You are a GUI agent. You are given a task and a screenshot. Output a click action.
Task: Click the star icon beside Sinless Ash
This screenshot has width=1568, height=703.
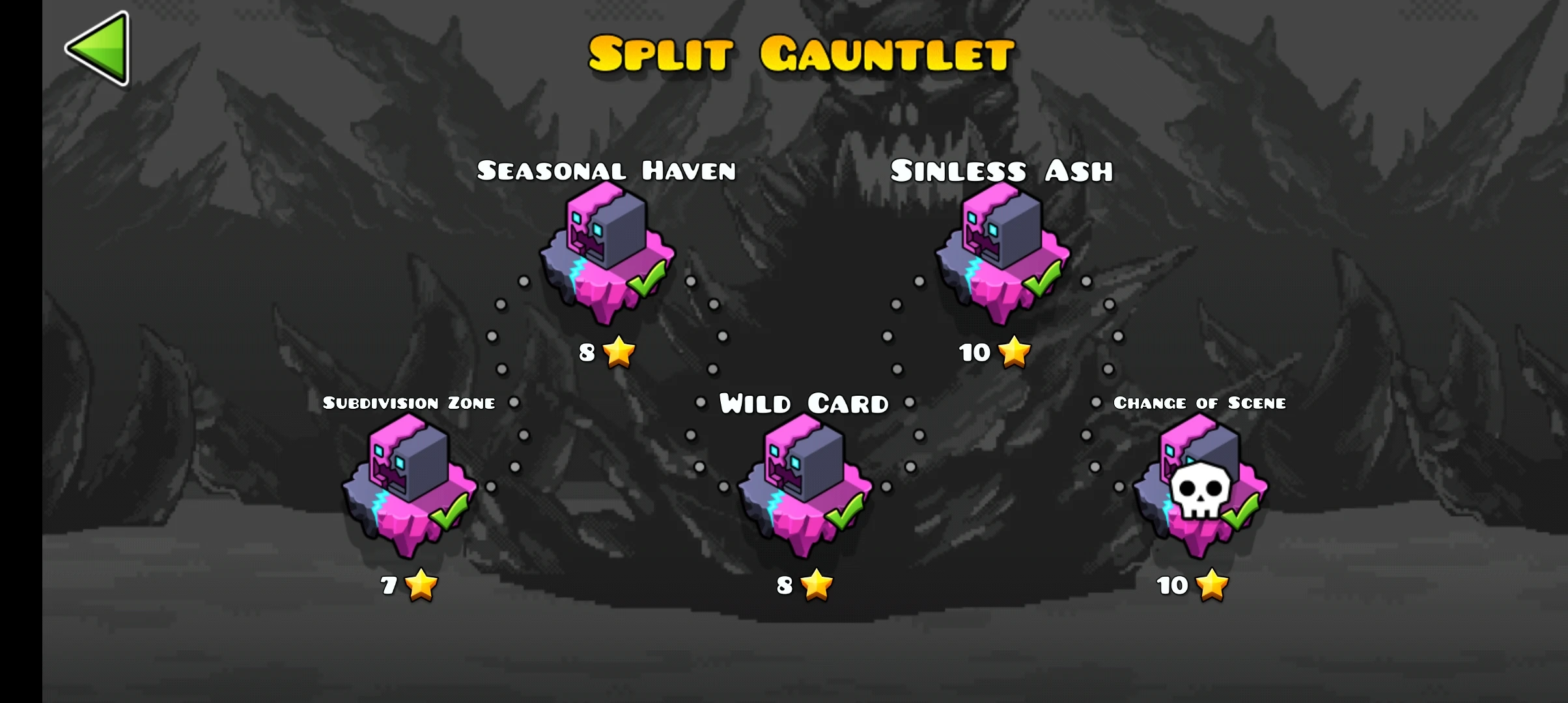click(1013, 353)
